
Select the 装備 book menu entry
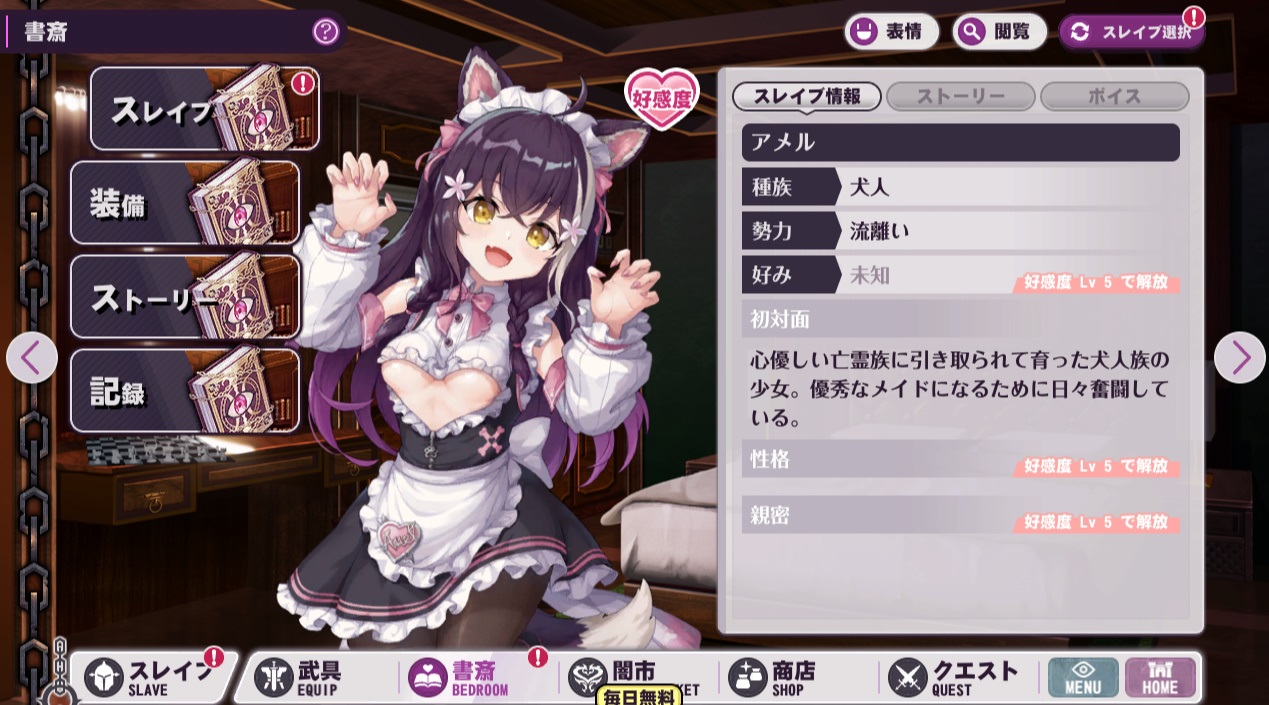pyautogui.click(x=185, y=203)
